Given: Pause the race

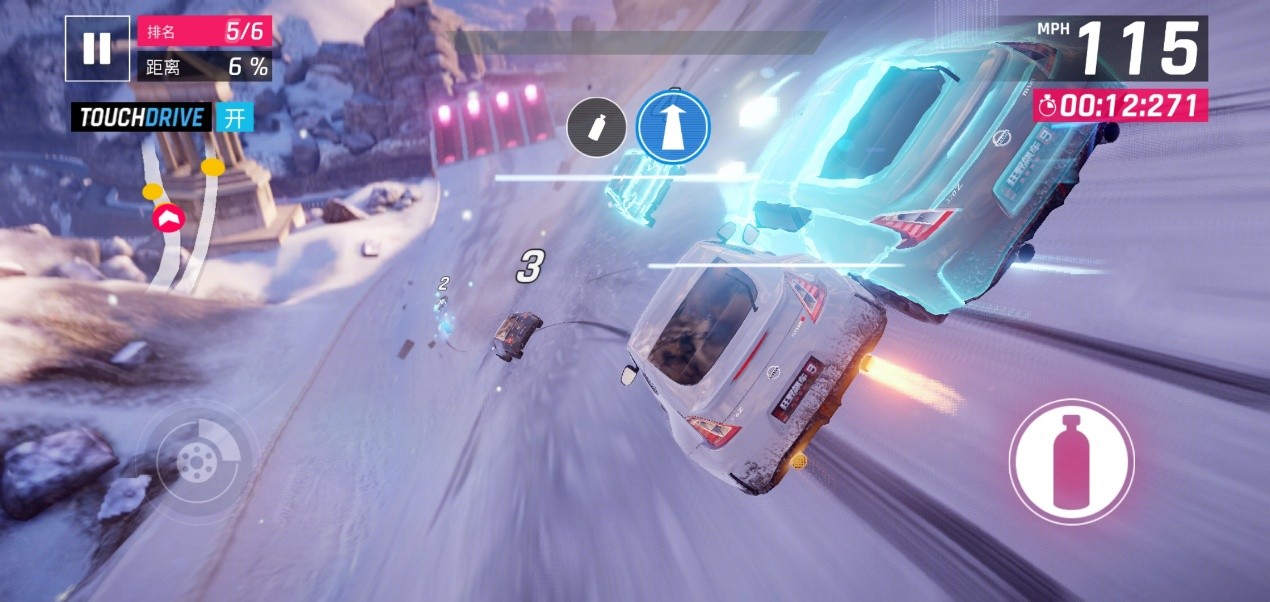Looking at the screenshot, I should (x=97, y=48).
